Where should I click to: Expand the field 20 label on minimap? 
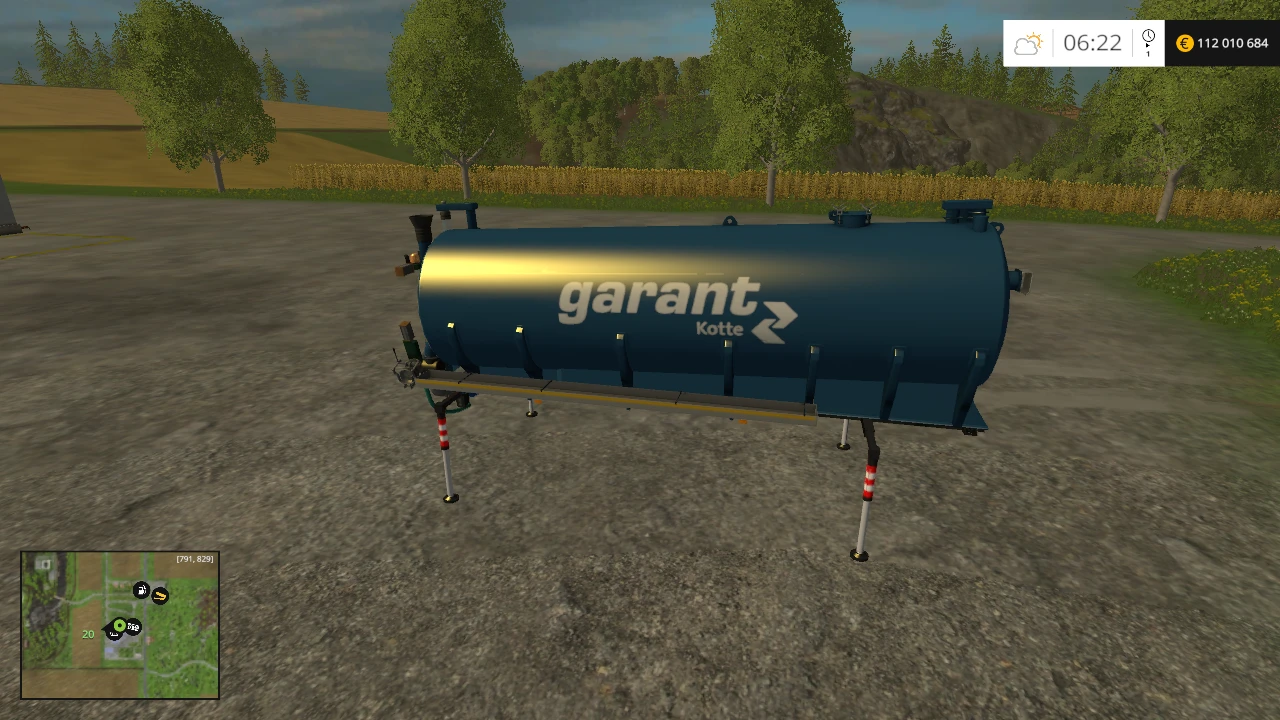(87, 634)
